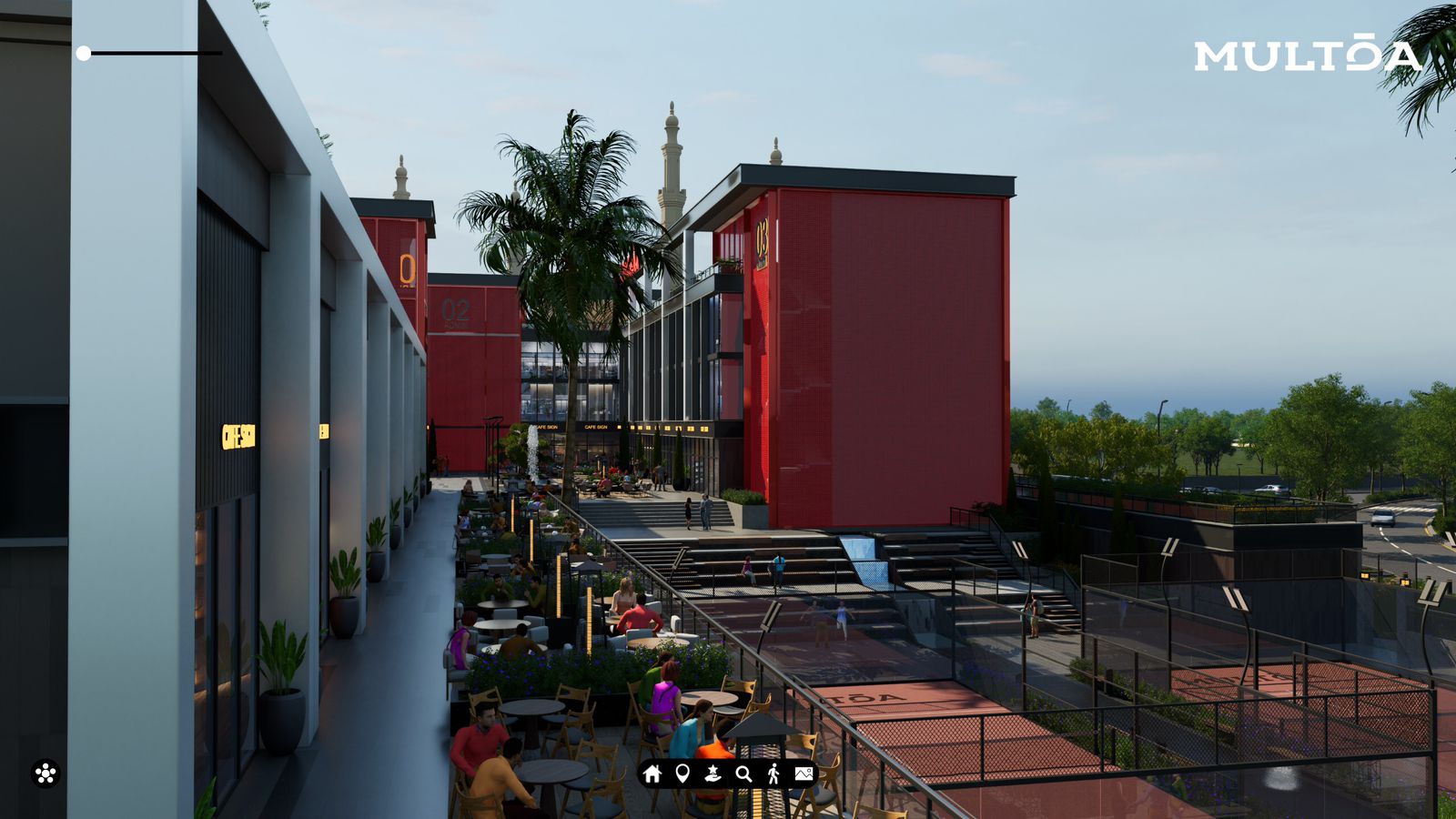1456x819 pixels.
Task: Click the white slider handle dot
Action: point(84,54)
